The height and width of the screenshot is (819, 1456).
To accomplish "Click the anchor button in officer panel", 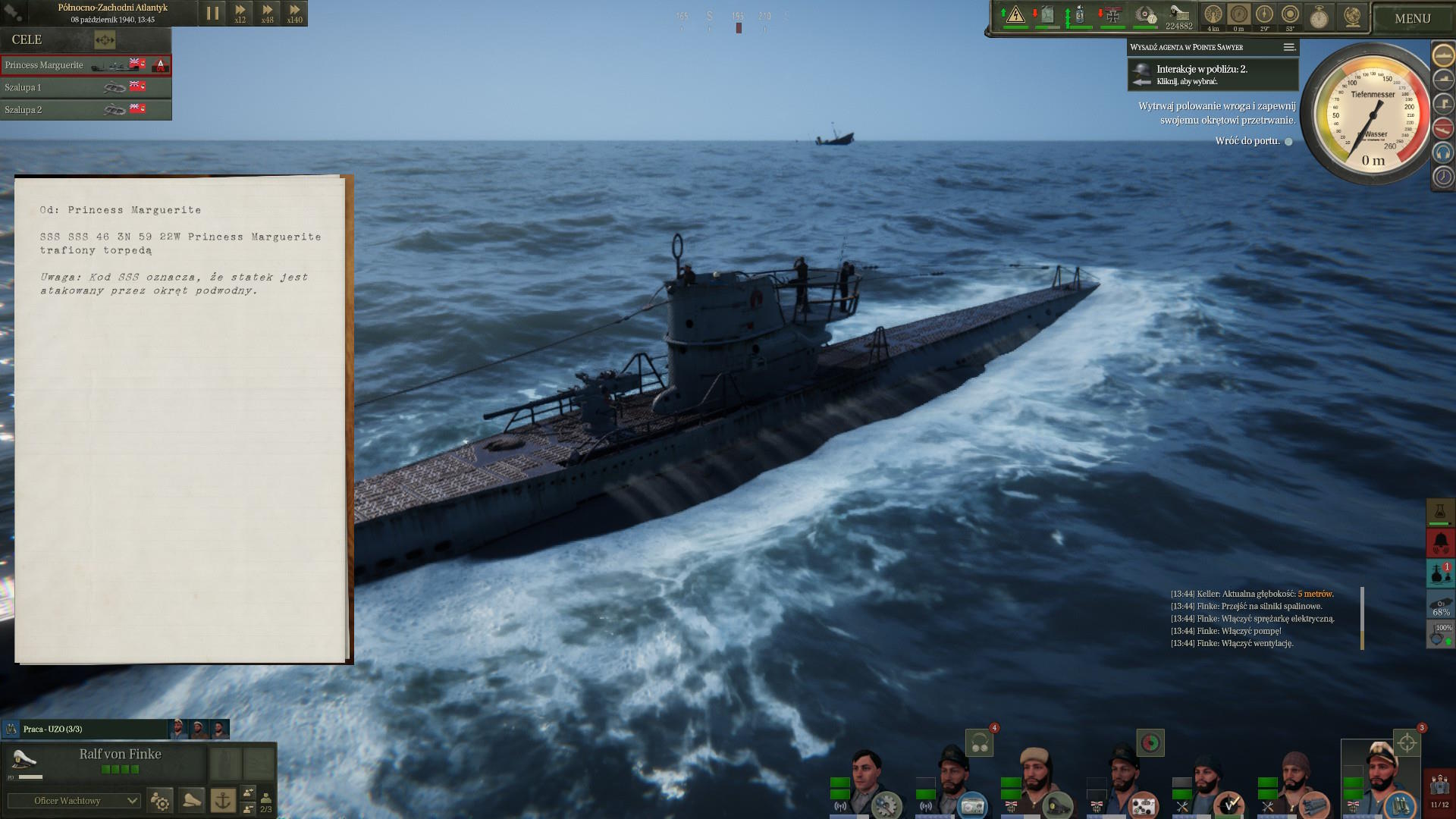I will (x=223, y=800).
